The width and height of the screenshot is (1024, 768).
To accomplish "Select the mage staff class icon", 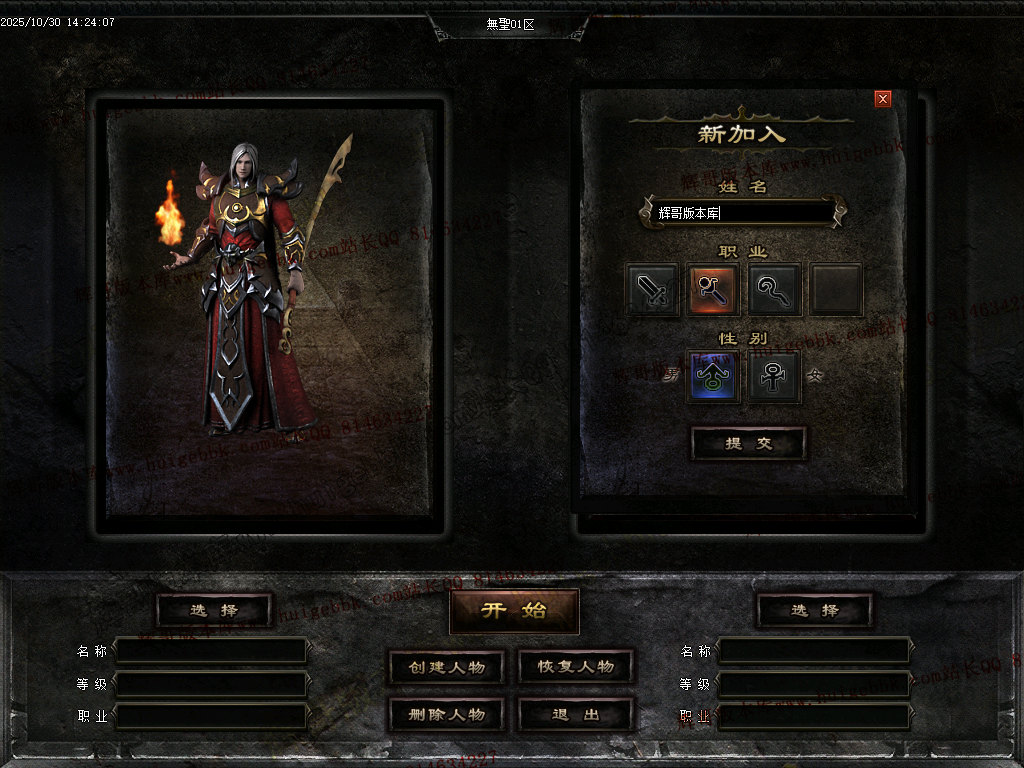I will click(x=713, y=290).
